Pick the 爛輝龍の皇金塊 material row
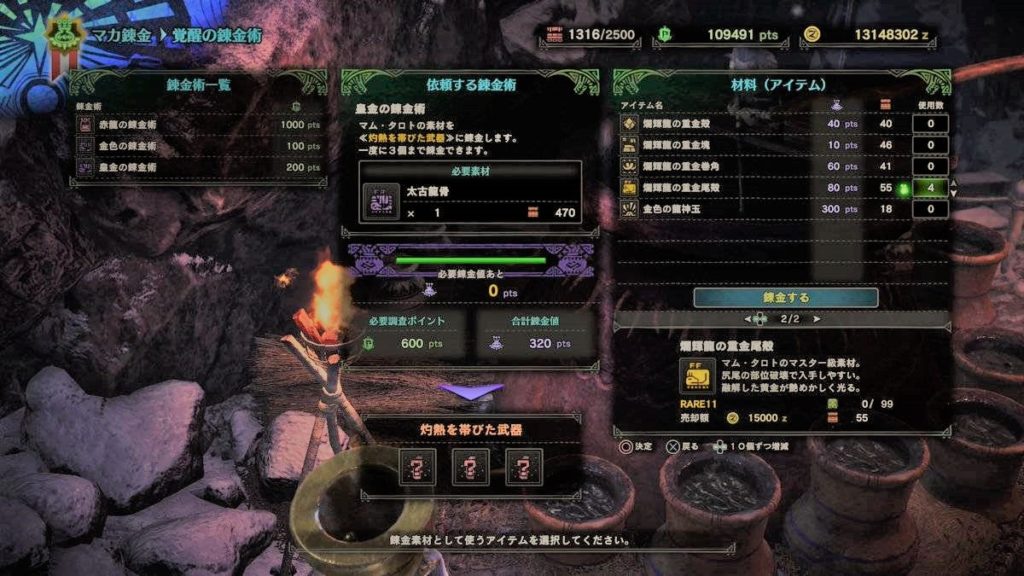 (760, 145)
